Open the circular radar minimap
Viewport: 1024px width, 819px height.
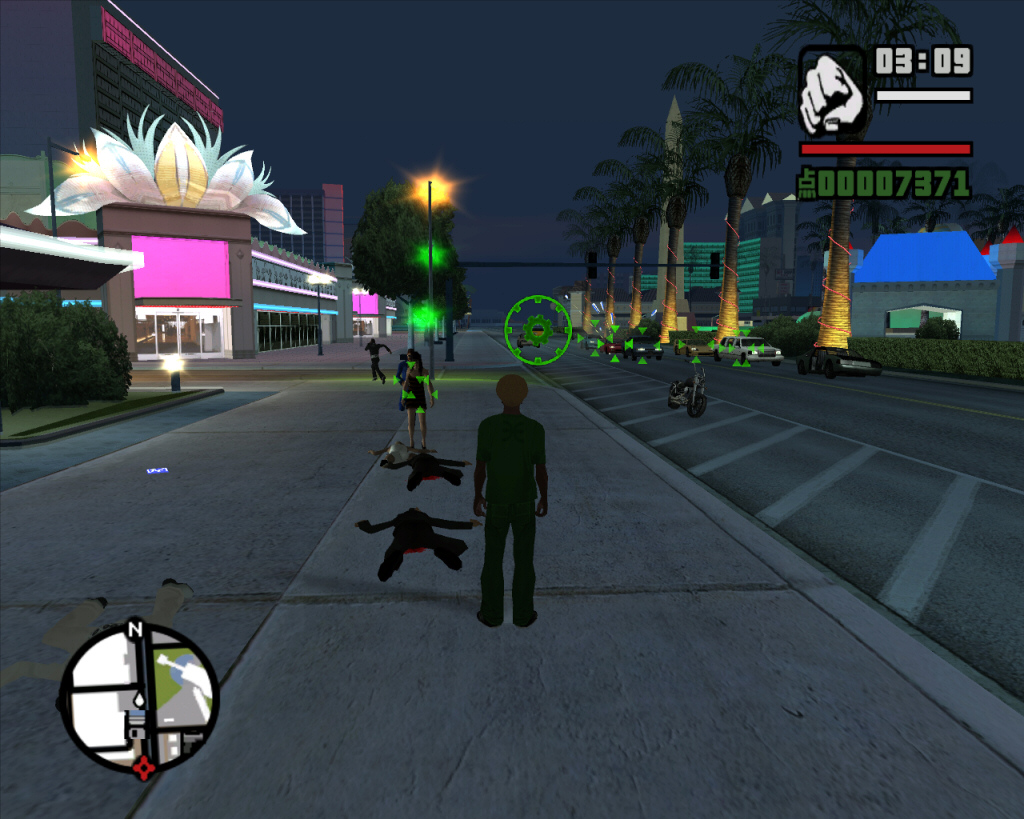click(139, 697)
